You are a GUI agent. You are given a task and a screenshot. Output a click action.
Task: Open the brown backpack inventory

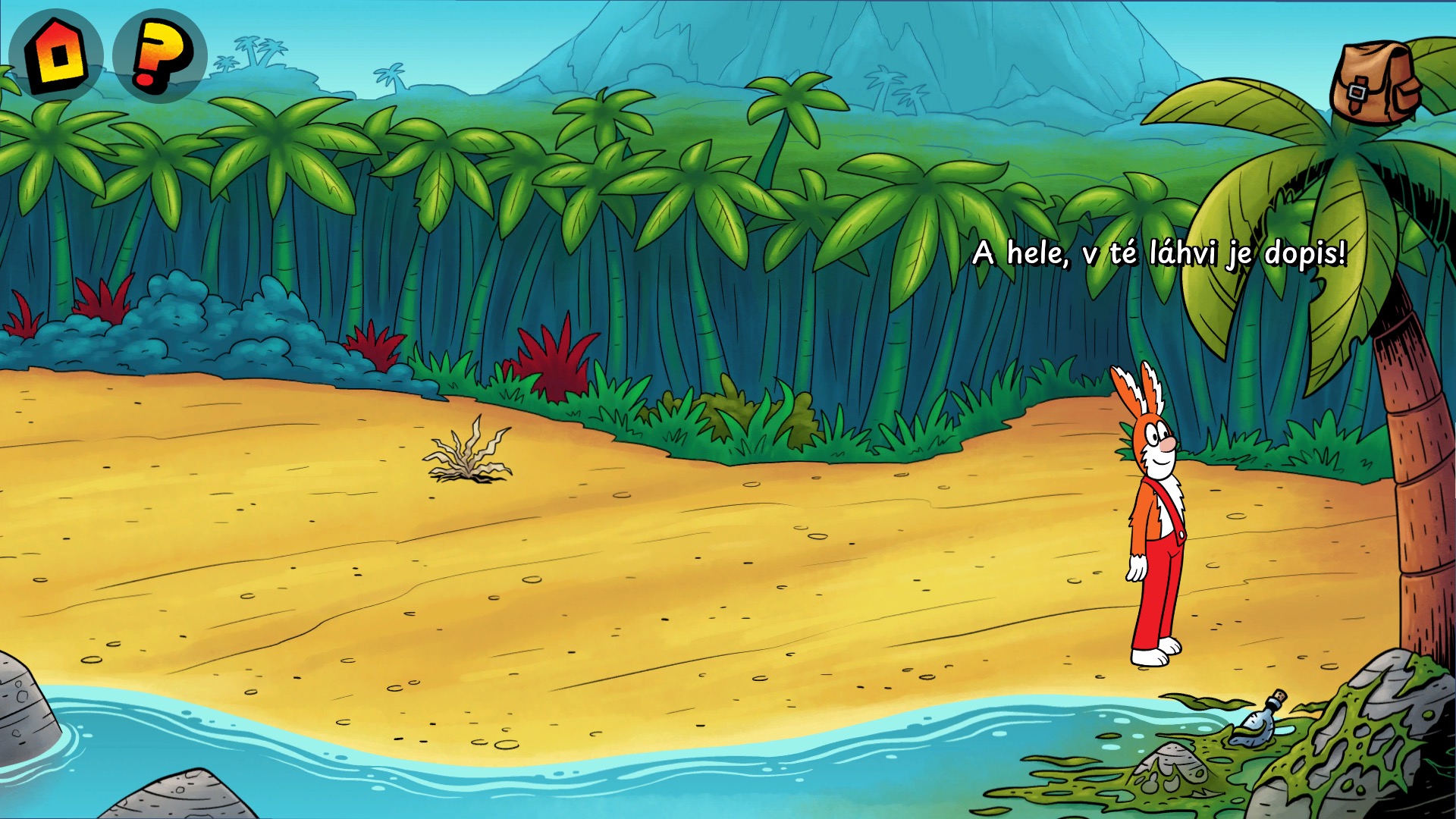point(1375,83)
